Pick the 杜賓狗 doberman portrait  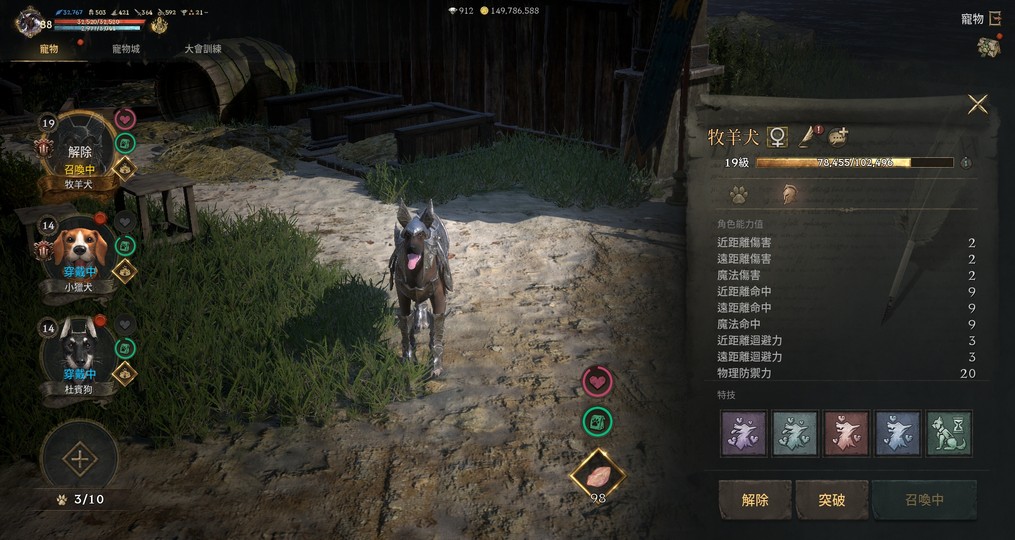(x=80, y=352)
